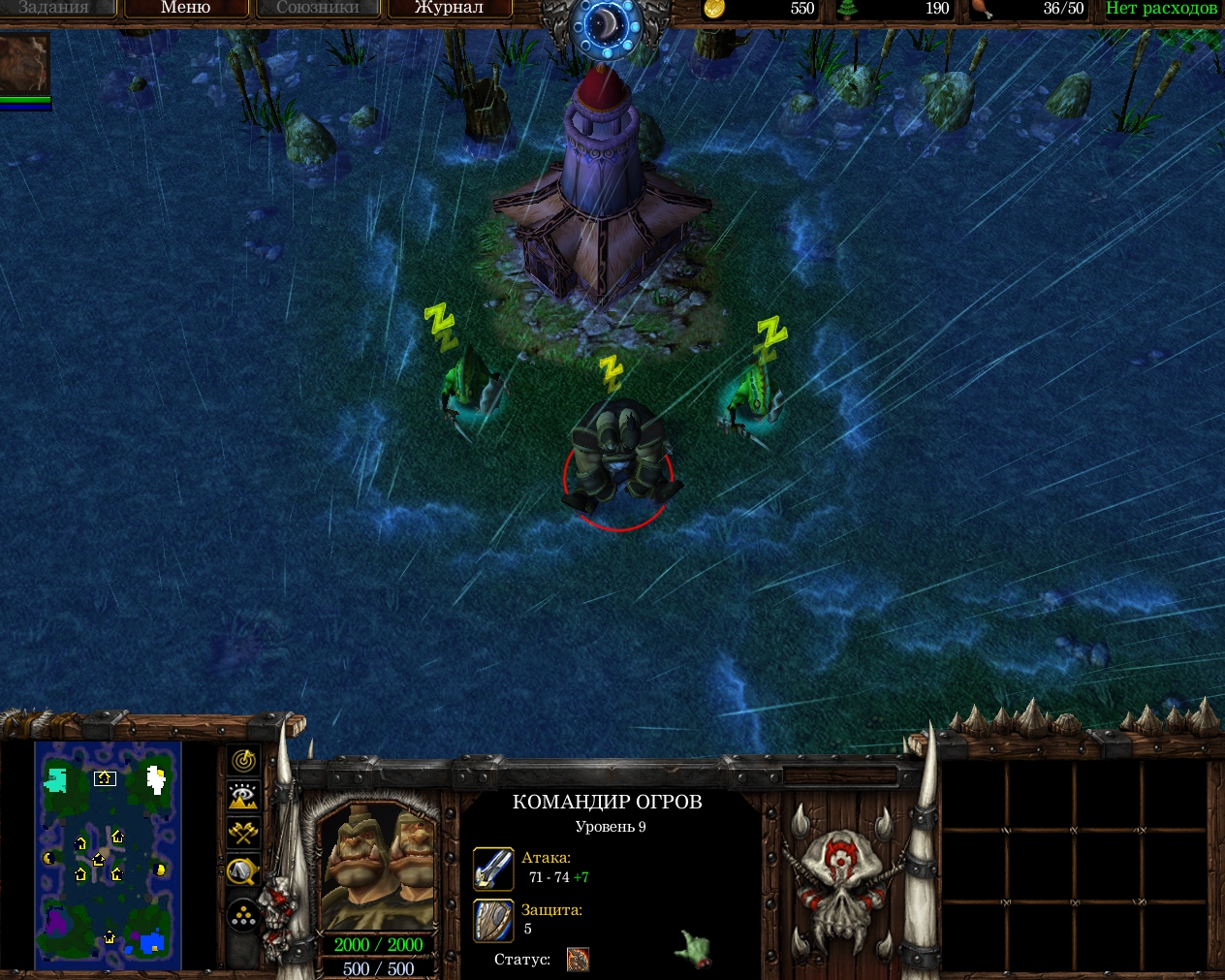Click the shield defense icon

click(x=493, y=920)
